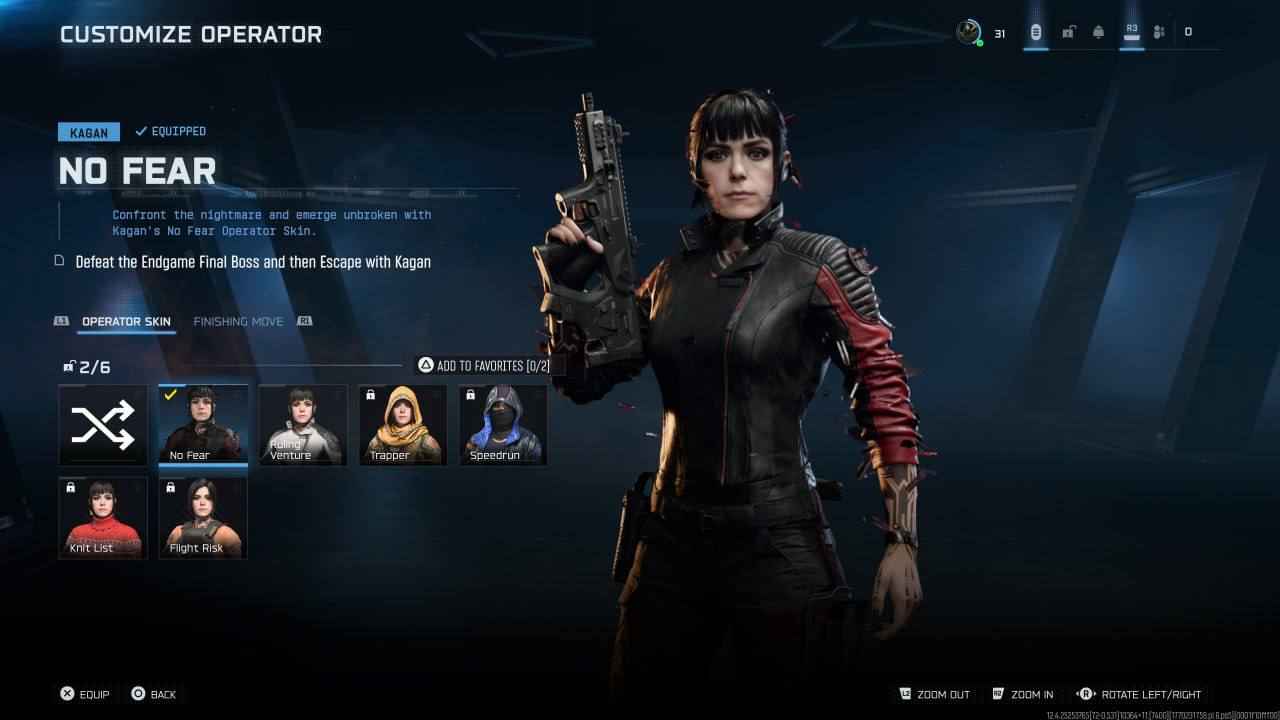The height and width of the screenshot is (720, 1280).
Task: Switch to the Finishing Move tab
Action: coord(238,322)
